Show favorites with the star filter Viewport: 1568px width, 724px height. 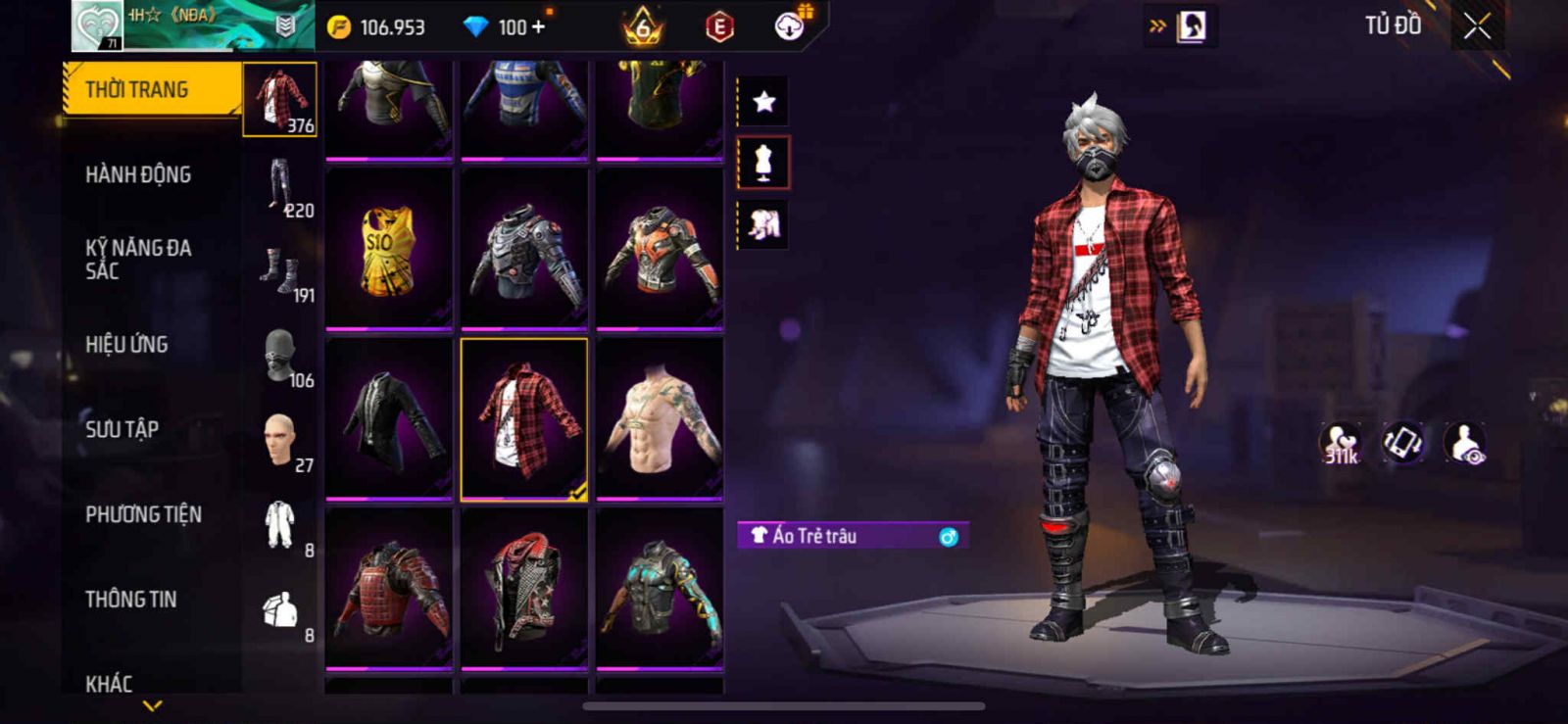click(x=763, y=101)
